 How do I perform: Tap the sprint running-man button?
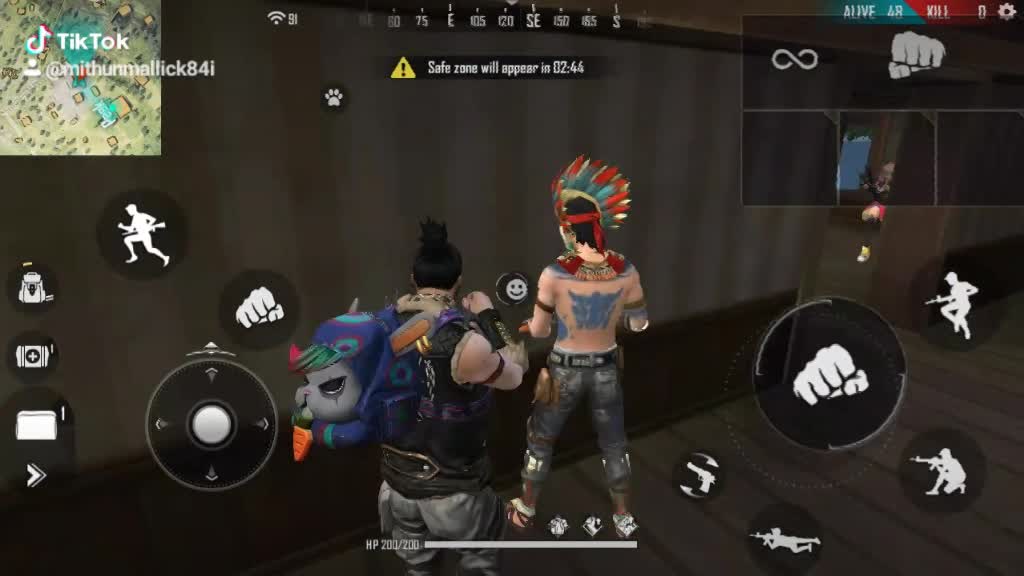pyautogui.click(x=141, y=234)
